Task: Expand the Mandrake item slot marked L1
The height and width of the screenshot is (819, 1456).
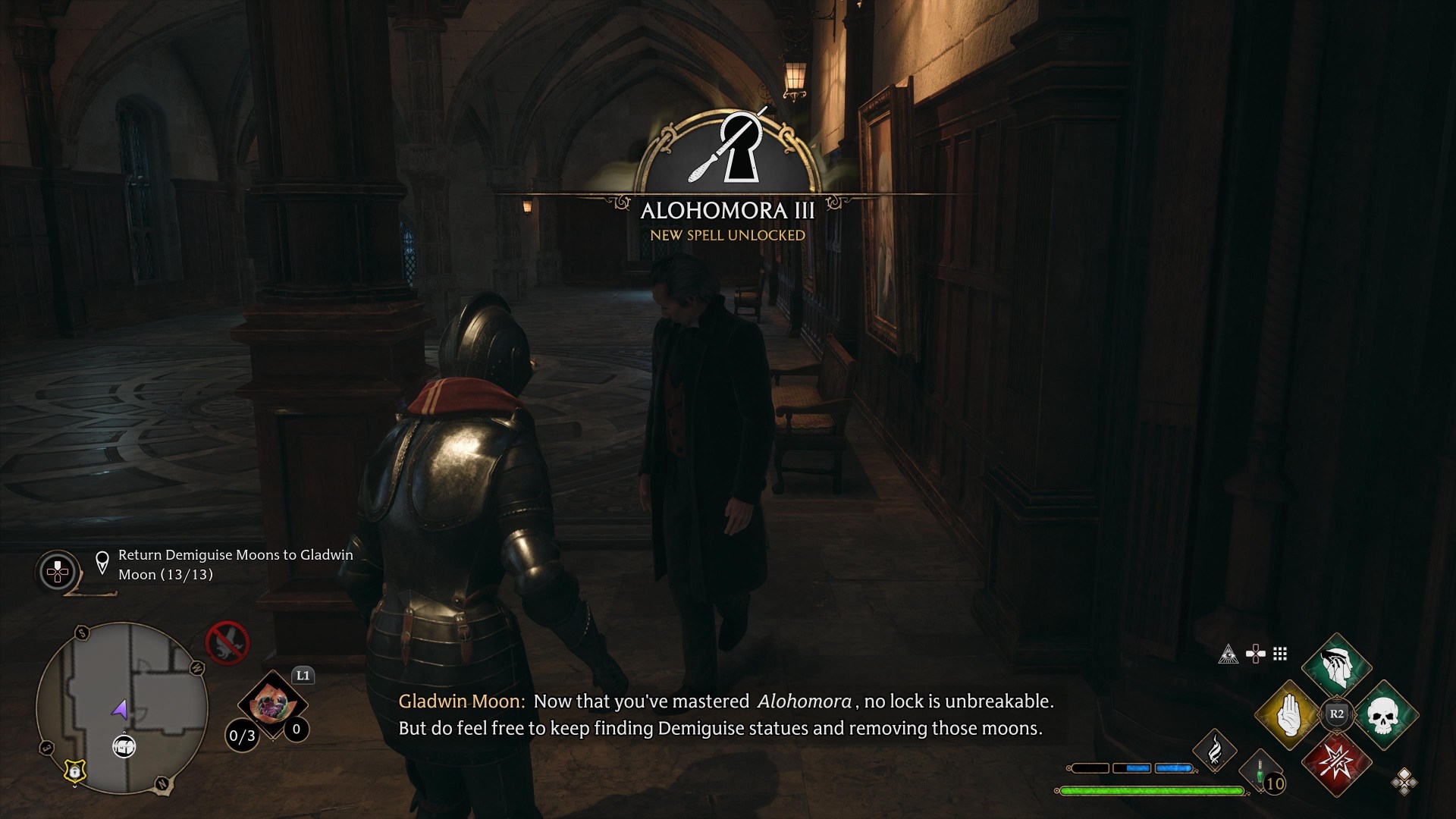Action: coord(275,705)
